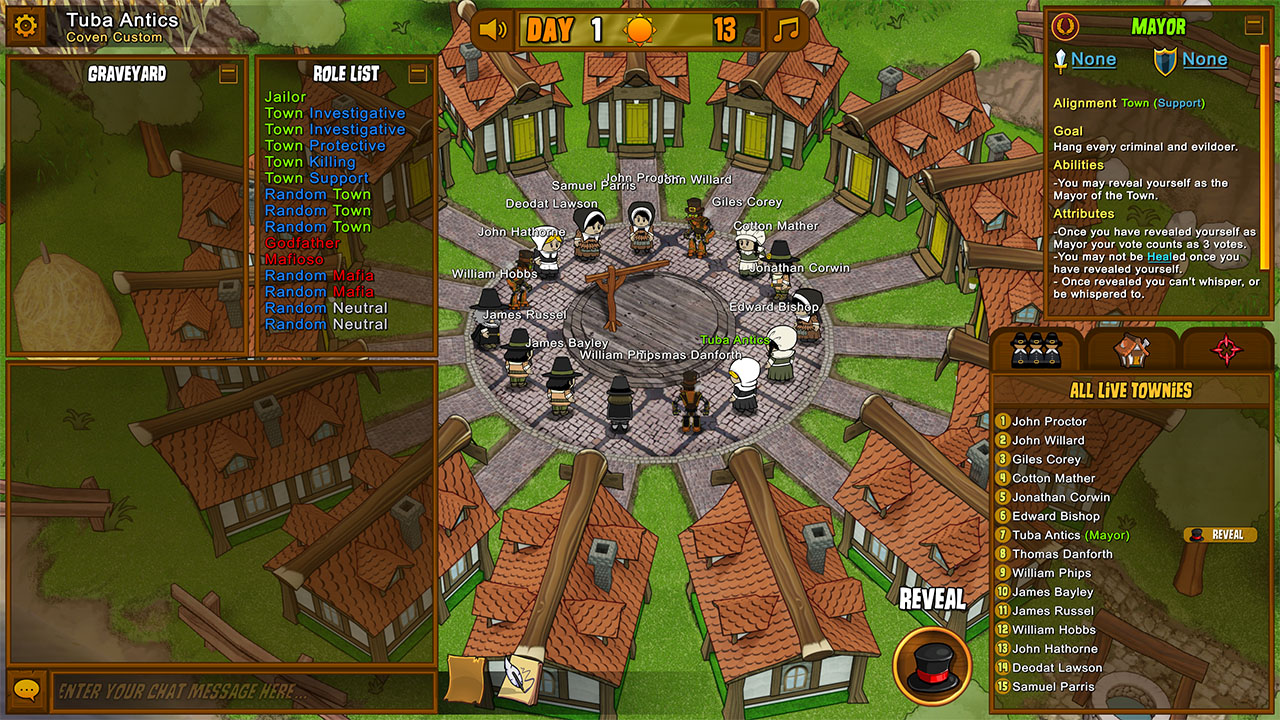This screenshot has height=720, width=1280.
Task: Select John Proctor in the townies list
Action: click(x=1049, y=421)
